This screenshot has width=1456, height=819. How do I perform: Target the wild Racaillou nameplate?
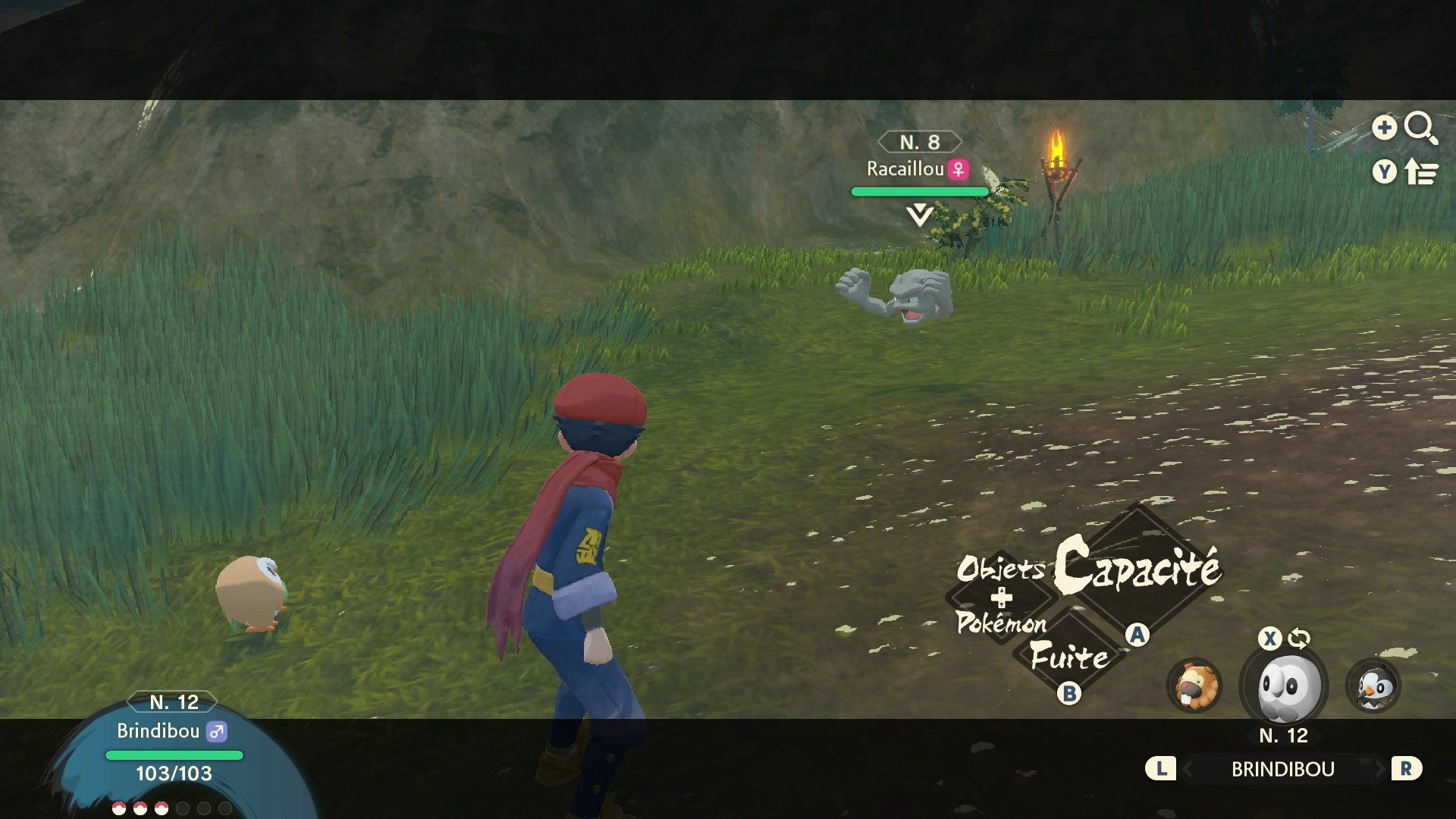click(x=918, y=169)
